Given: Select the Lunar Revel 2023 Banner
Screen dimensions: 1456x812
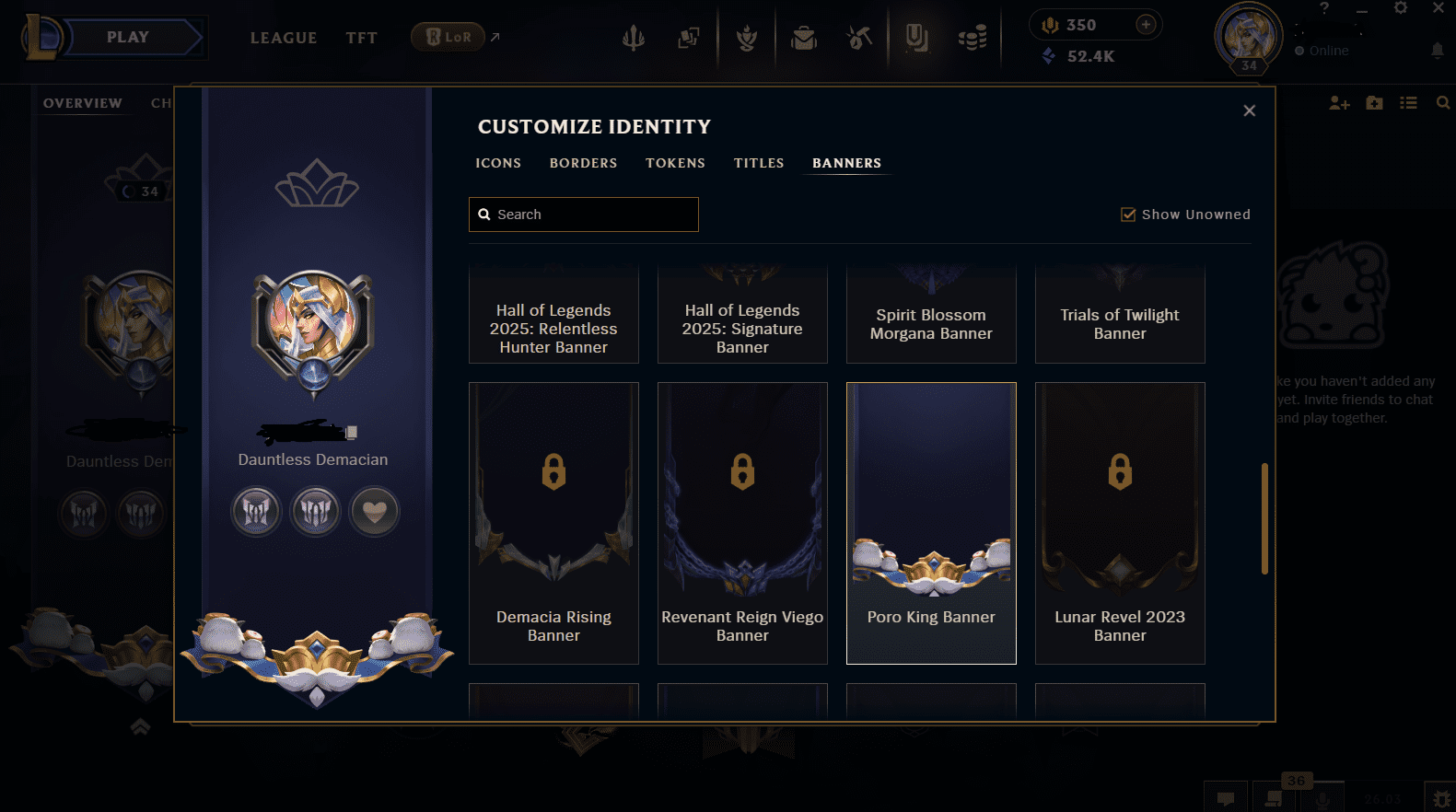Looking at the screenshot, I should 1120,522.
